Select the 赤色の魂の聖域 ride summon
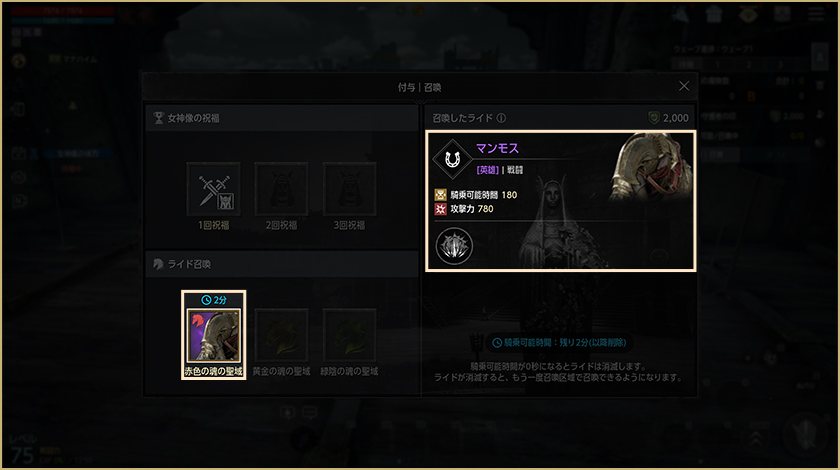 pyautogui.click(x=213, y=335)
